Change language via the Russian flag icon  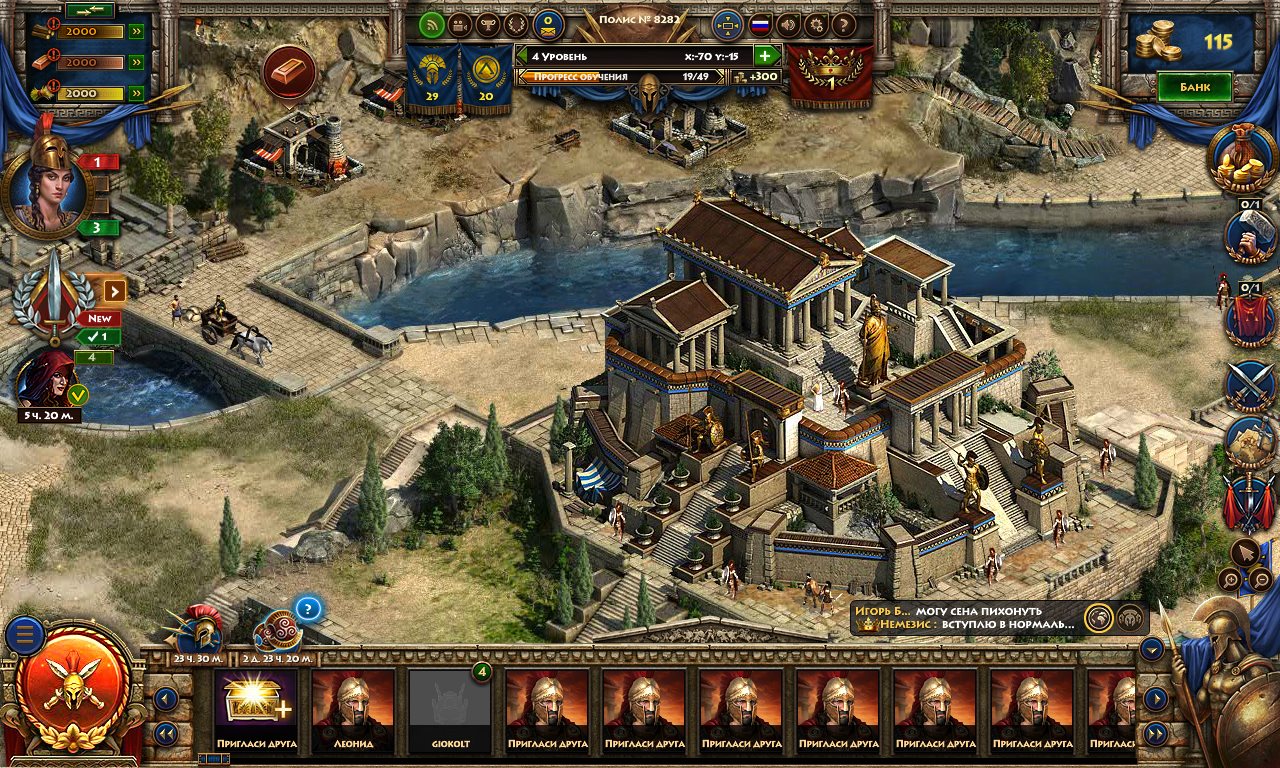tap(760, 24)
